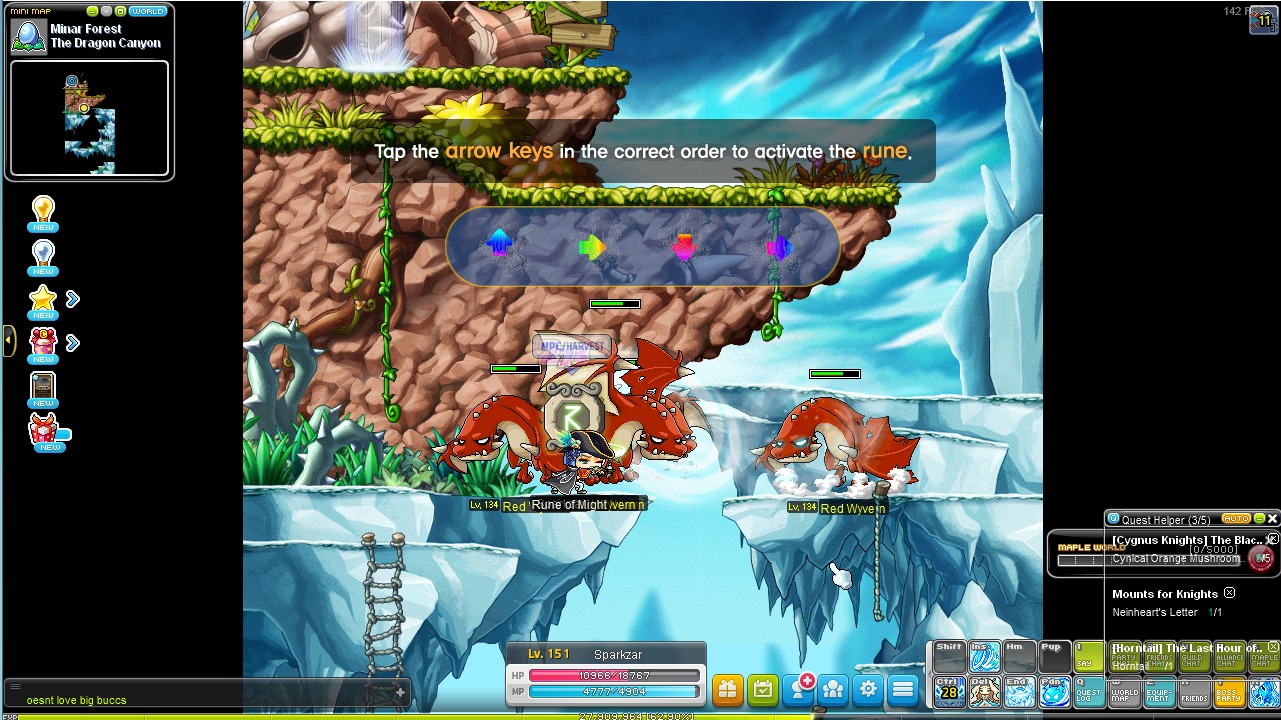Open the orange gift box menu button
1281x720 pixels.
(x=727, y=689)
